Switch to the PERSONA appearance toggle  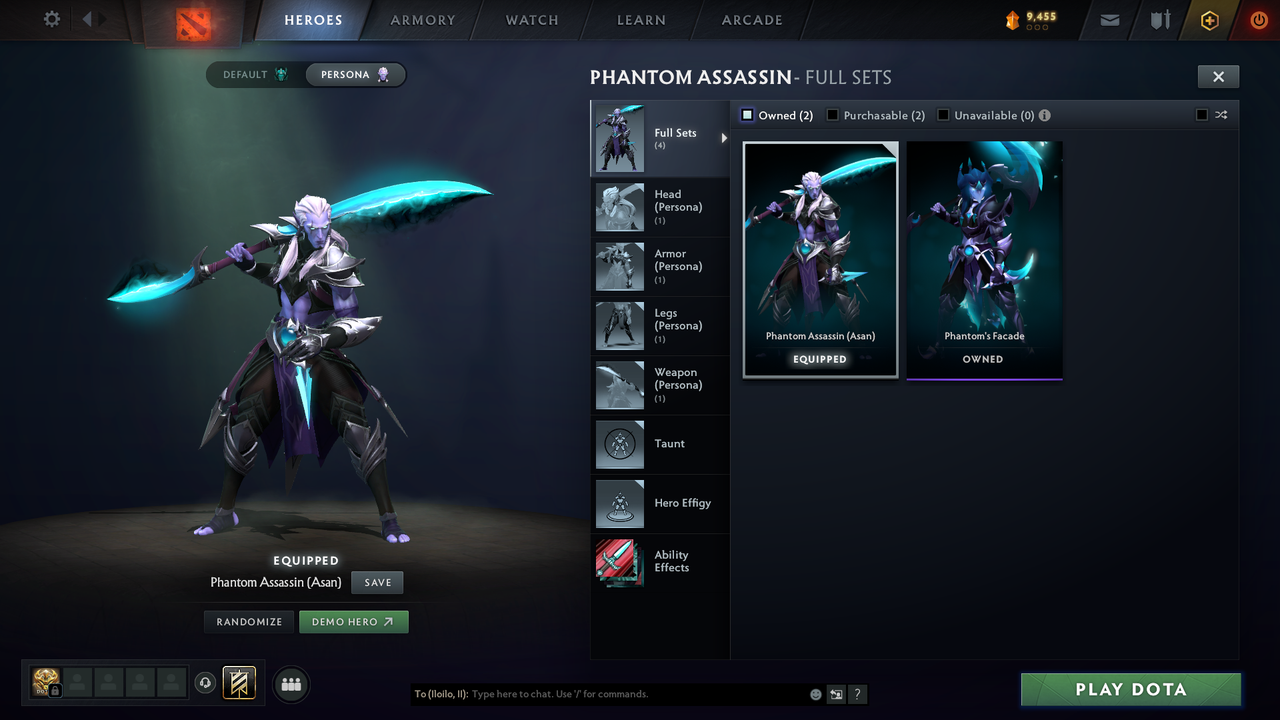point(355,74)
